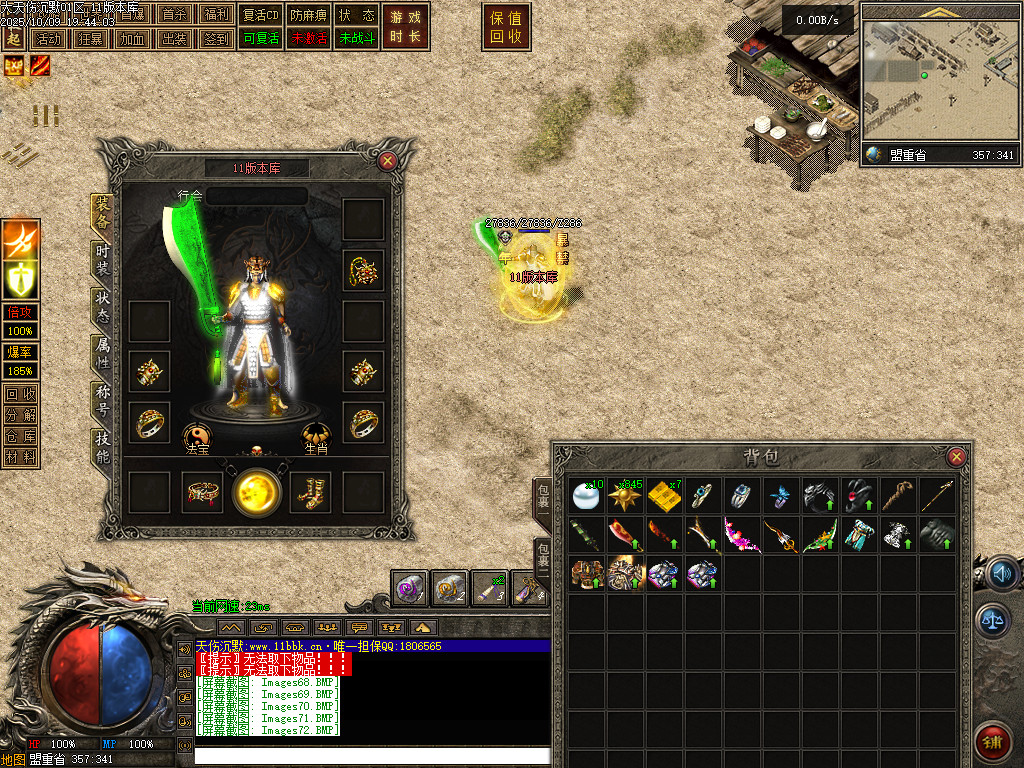Click the 回收 recycle button
1024x768 pixels.
pyautogui.click(x=20, y=393)
